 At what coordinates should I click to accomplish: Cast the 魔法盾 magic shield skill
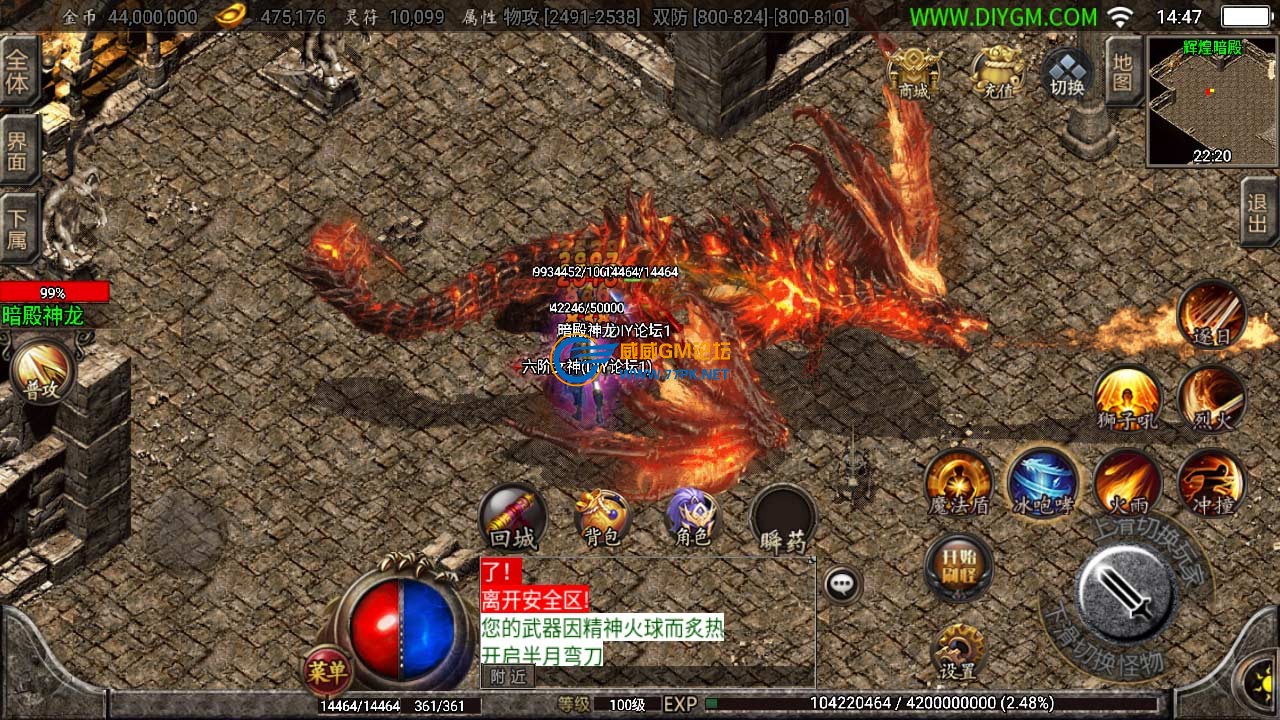pos(958,484)
